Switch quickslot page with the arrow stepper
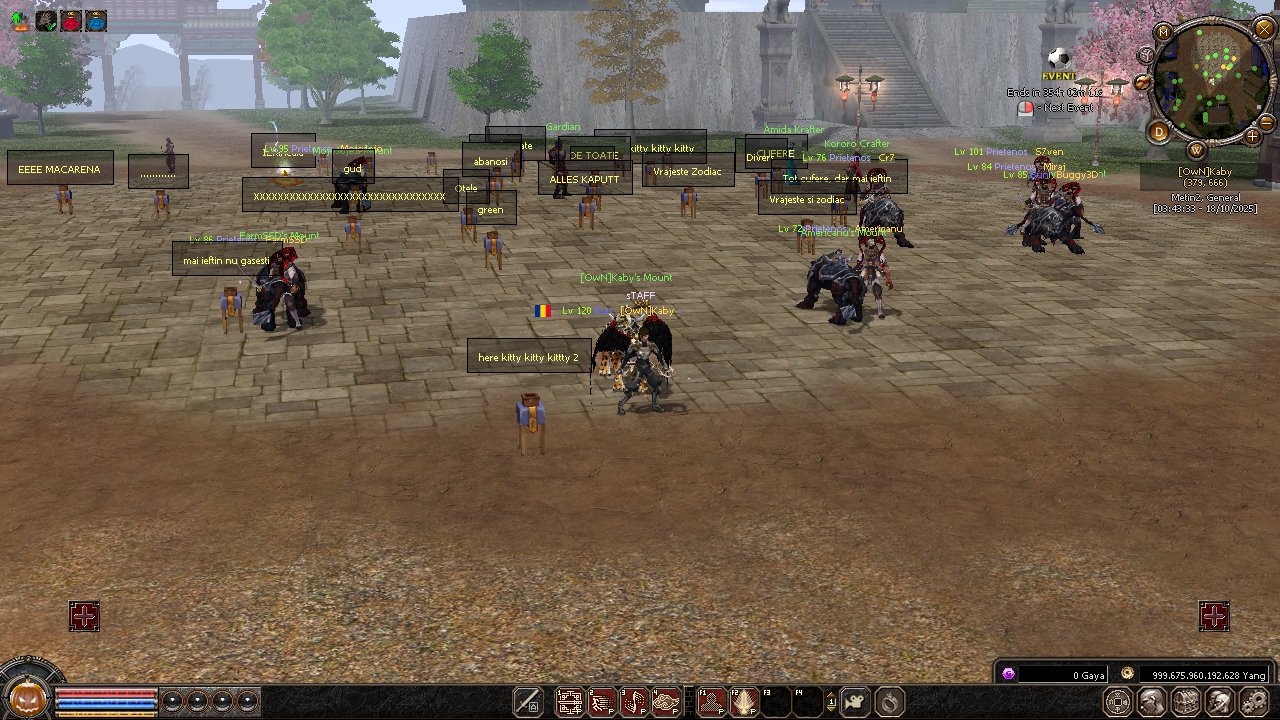Viewport: 1280px width, 720px height. pyautogui.click(x=832, y=702)
